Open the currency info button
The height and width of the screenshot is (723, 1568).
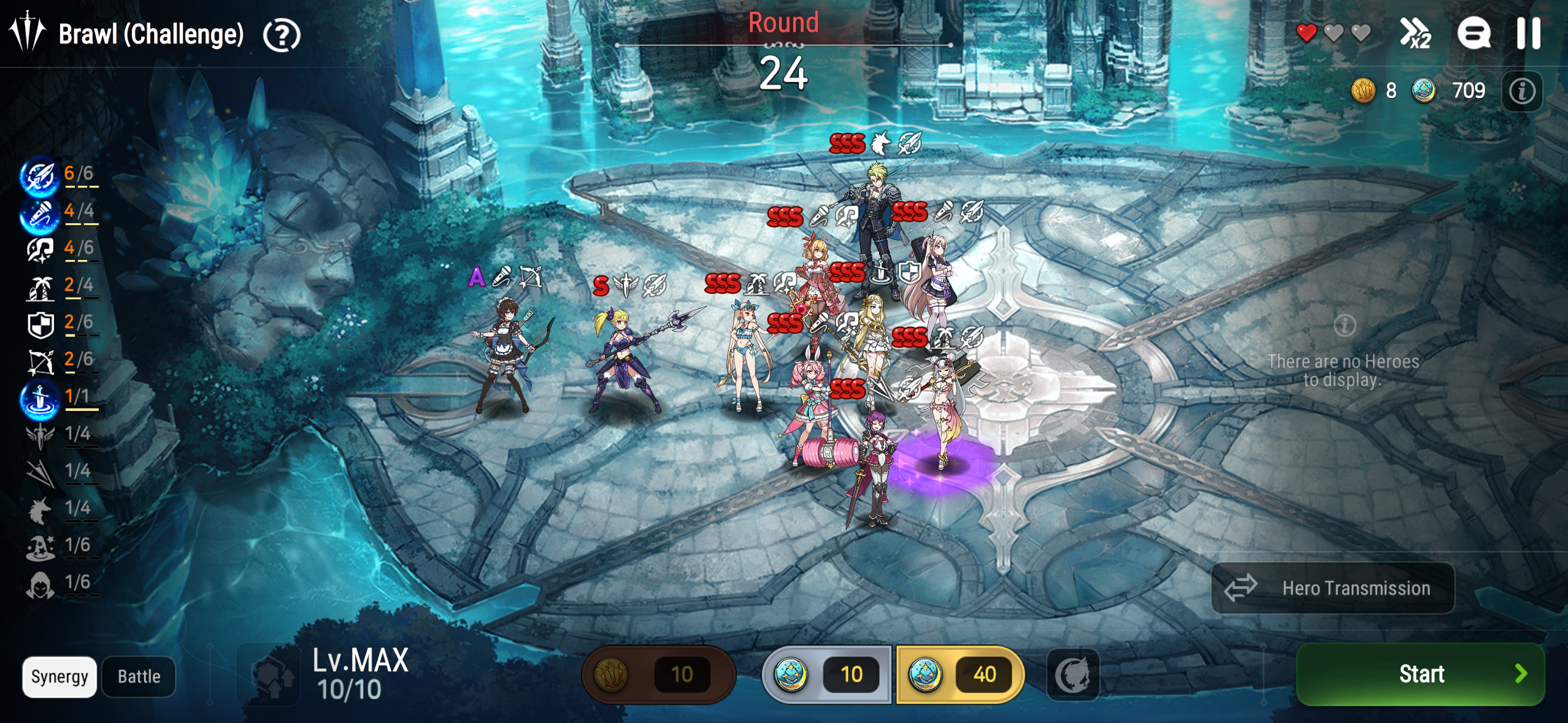pyautogui.click(x=1522, y=91)
